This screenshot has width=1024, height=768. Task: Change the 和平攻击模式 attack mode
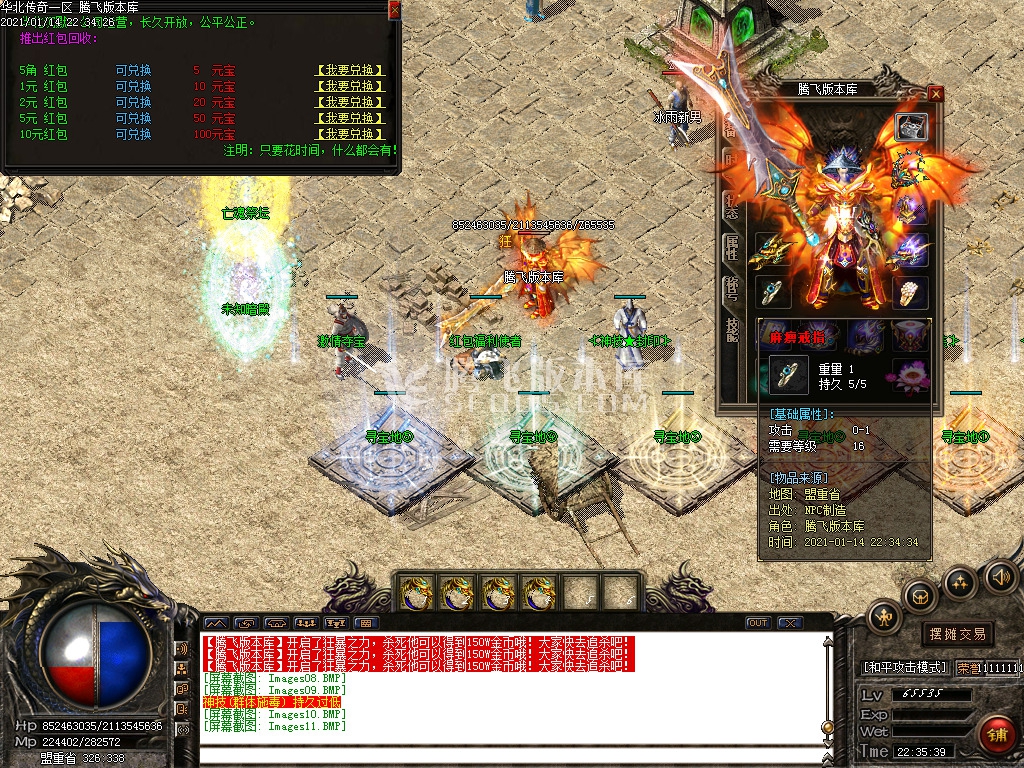click(x=904, y=667)
